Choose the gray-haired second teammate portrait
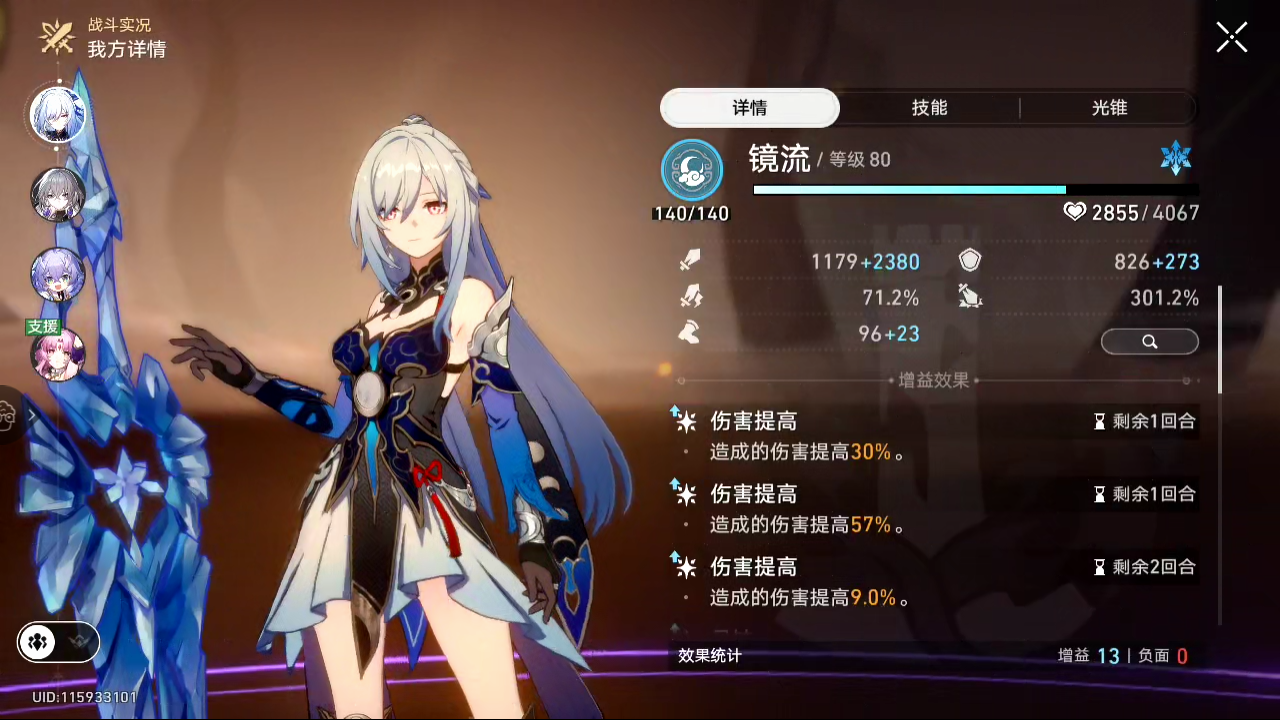This screenshot has width=1280, height=720. tap(57, 194)
